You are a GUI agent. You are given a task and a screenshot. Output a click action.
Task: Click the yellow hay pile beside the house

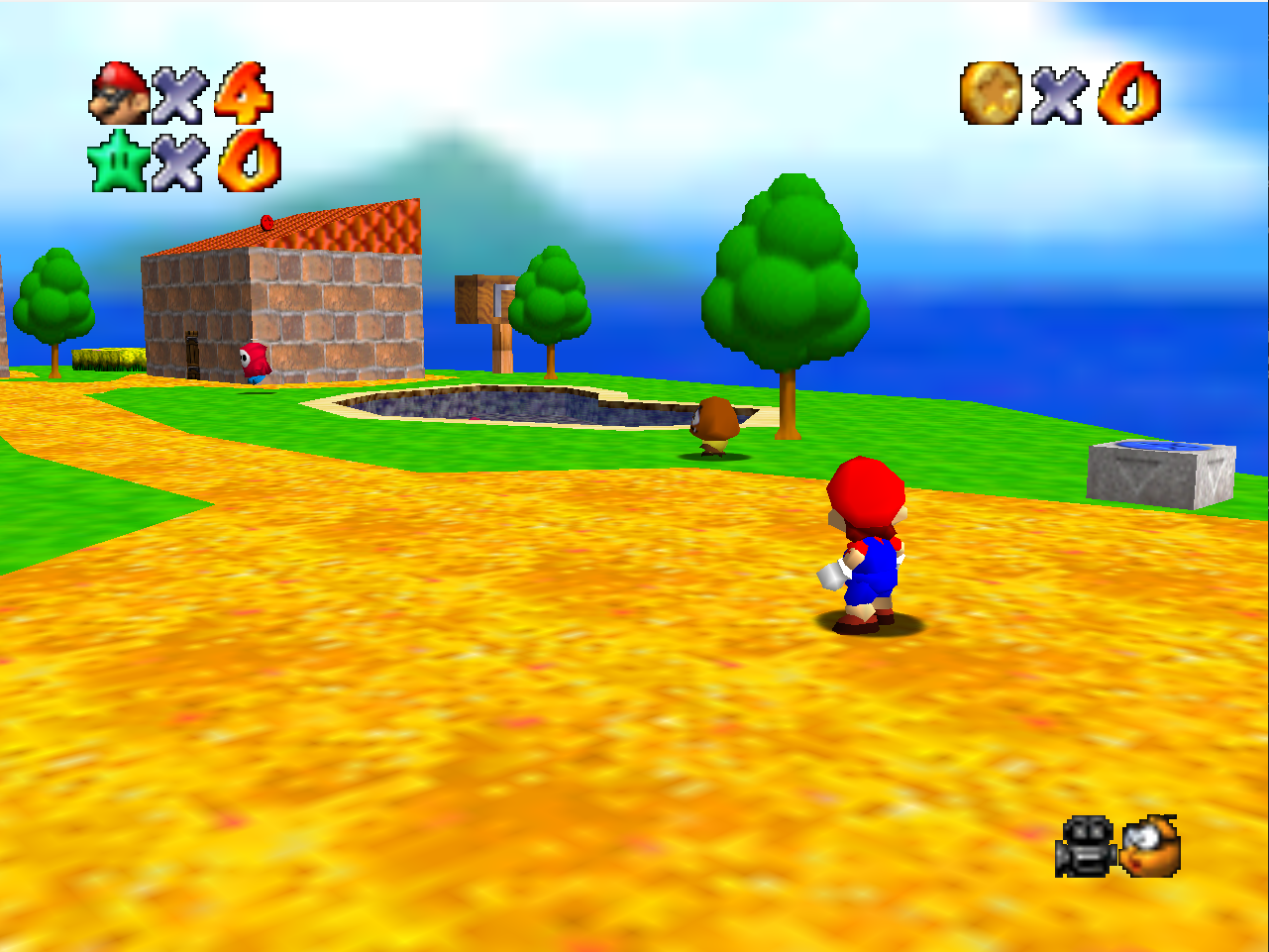[x=109, y=358]
